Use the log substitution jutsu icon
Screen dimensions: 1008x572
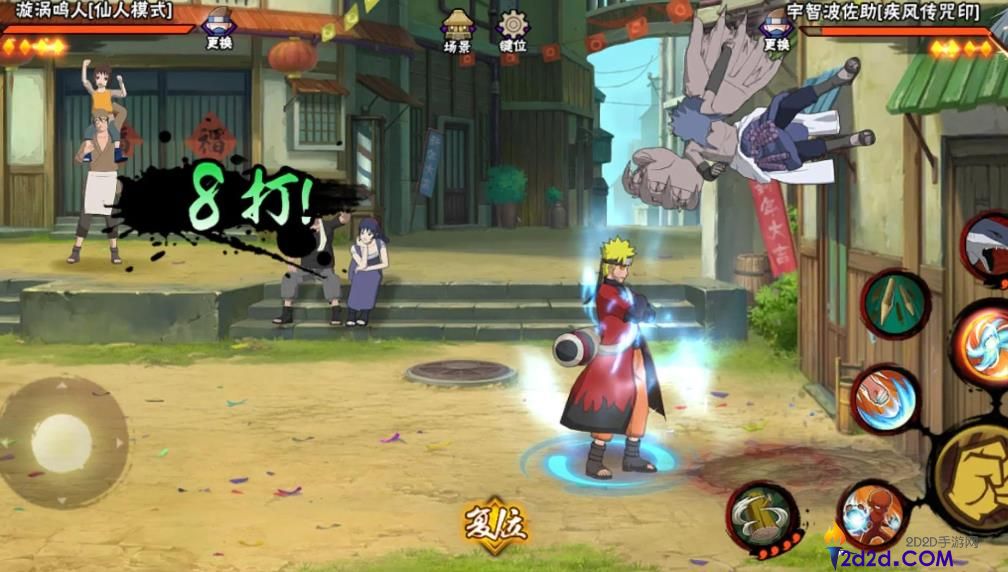point(762,516)
